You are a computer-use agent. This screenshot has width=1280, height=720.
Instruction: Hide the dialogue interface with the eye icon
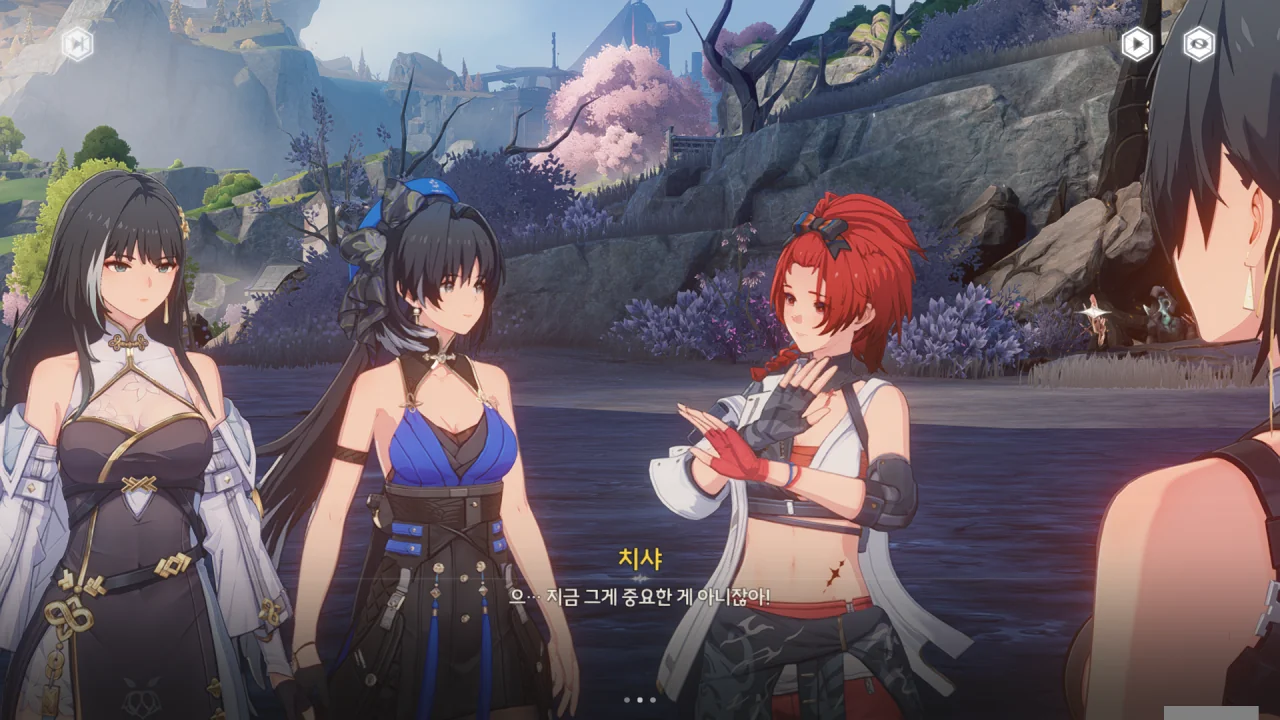pyautogui.click(x=1199, y=43)
